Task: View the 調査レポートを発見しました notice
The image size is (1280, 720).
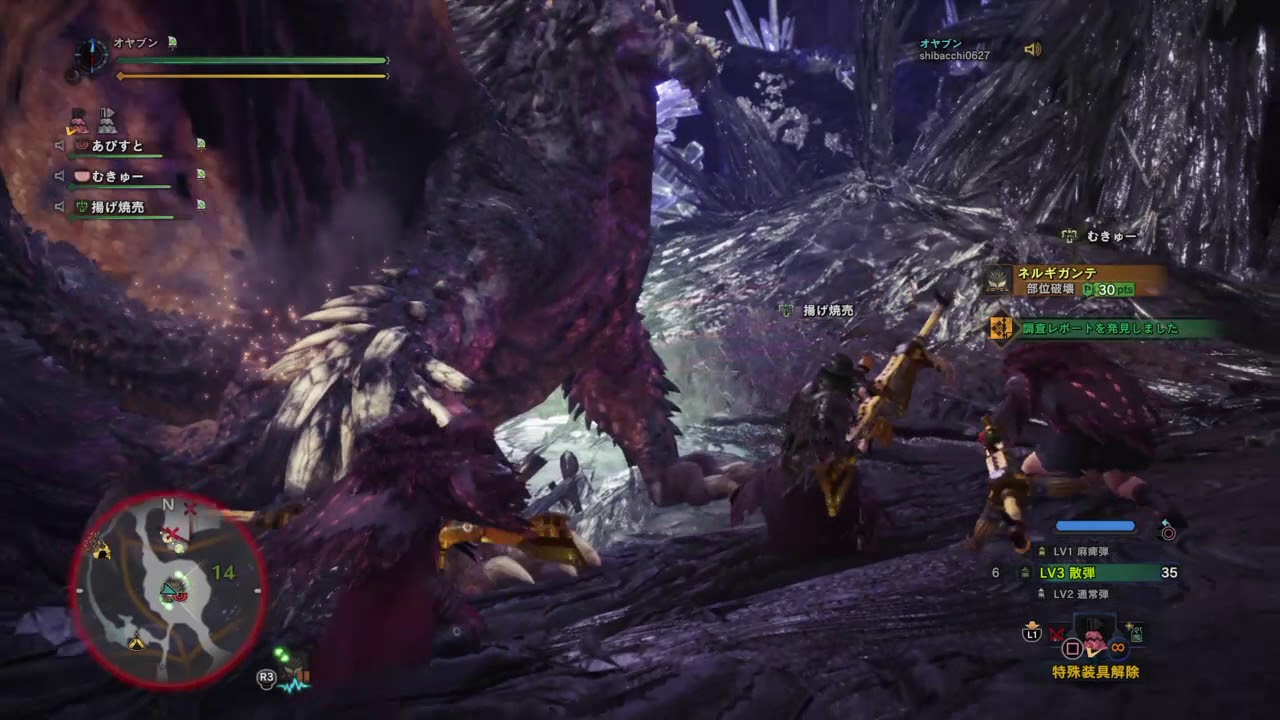Action: 1100,328
